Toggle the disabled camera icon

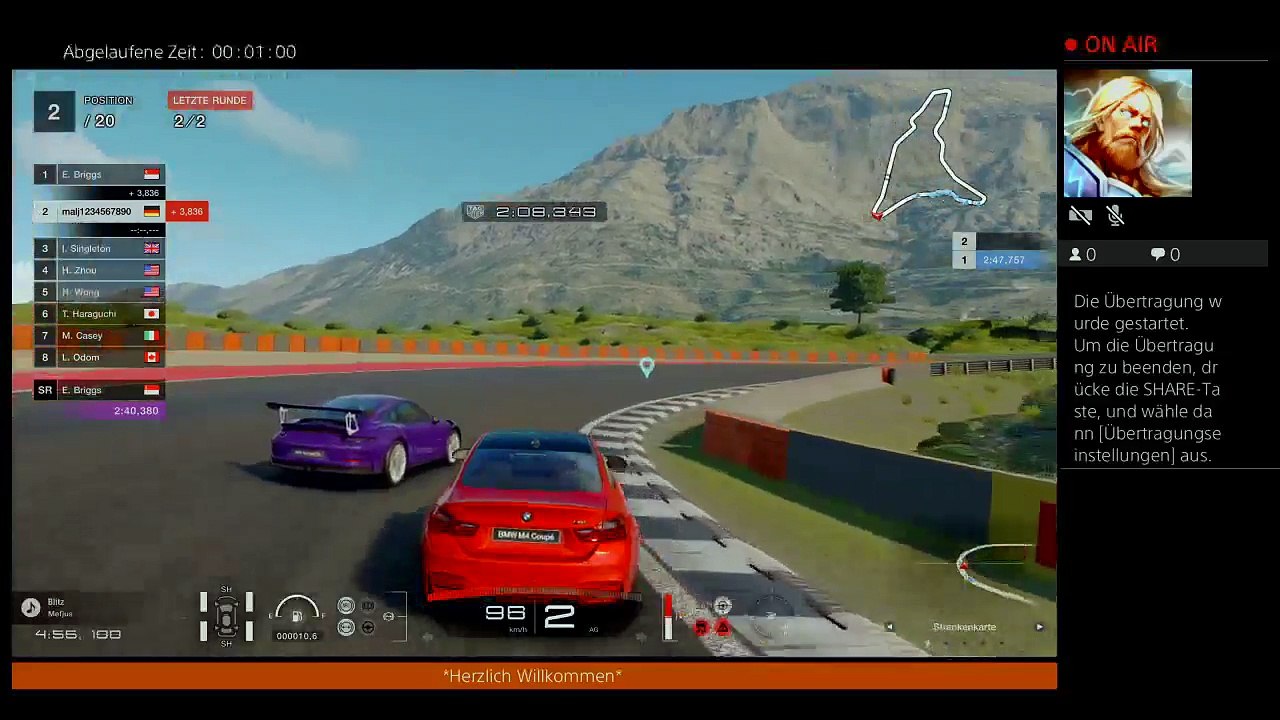[x=1080, y=215]
